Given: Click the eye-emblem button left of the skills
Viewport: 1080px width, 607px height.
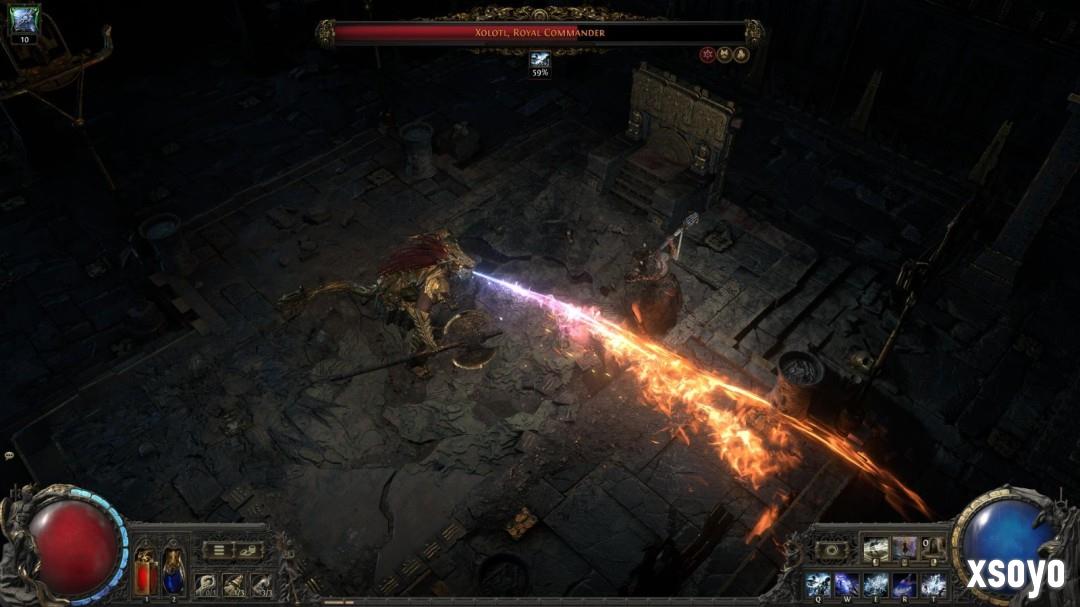Looking at the screenshot, I should 832,550.
